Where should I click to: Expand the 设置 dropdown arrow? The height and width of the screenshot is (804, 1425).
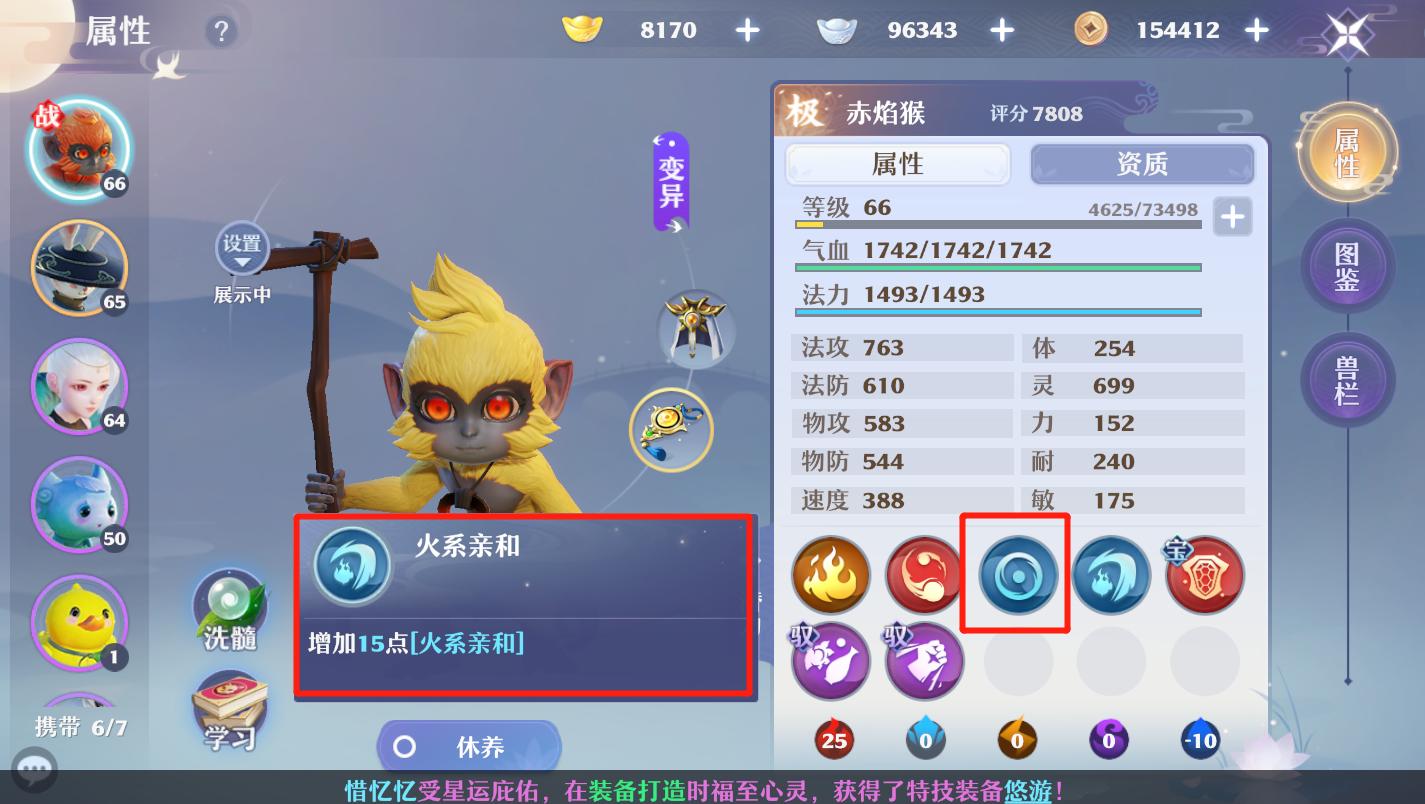click(x=242, y=263)
